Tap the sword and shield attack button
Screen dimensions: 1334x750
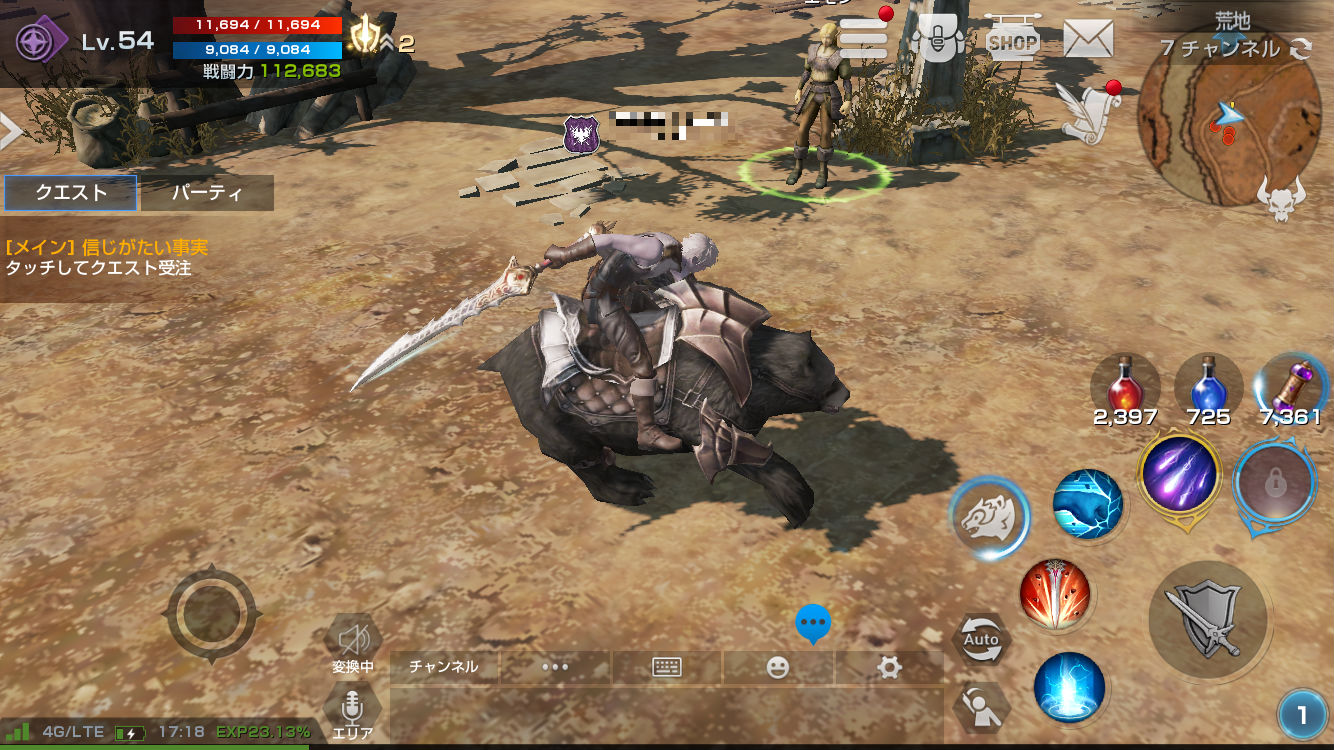pos(1209,622)
